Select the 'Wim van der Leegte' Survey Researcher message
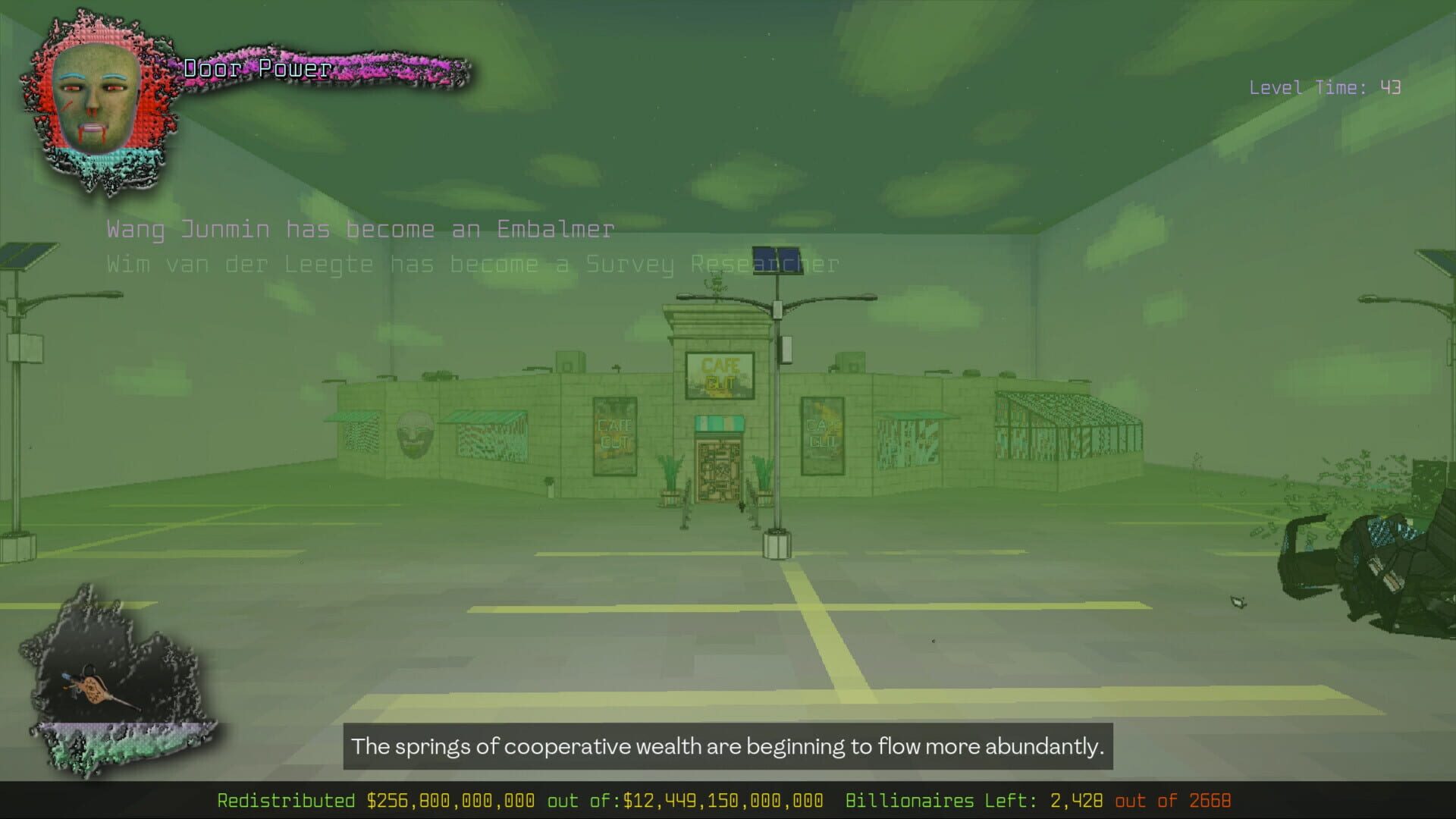Image resolution: width=1456 pixels, height=819 pixels. [470, 264]
